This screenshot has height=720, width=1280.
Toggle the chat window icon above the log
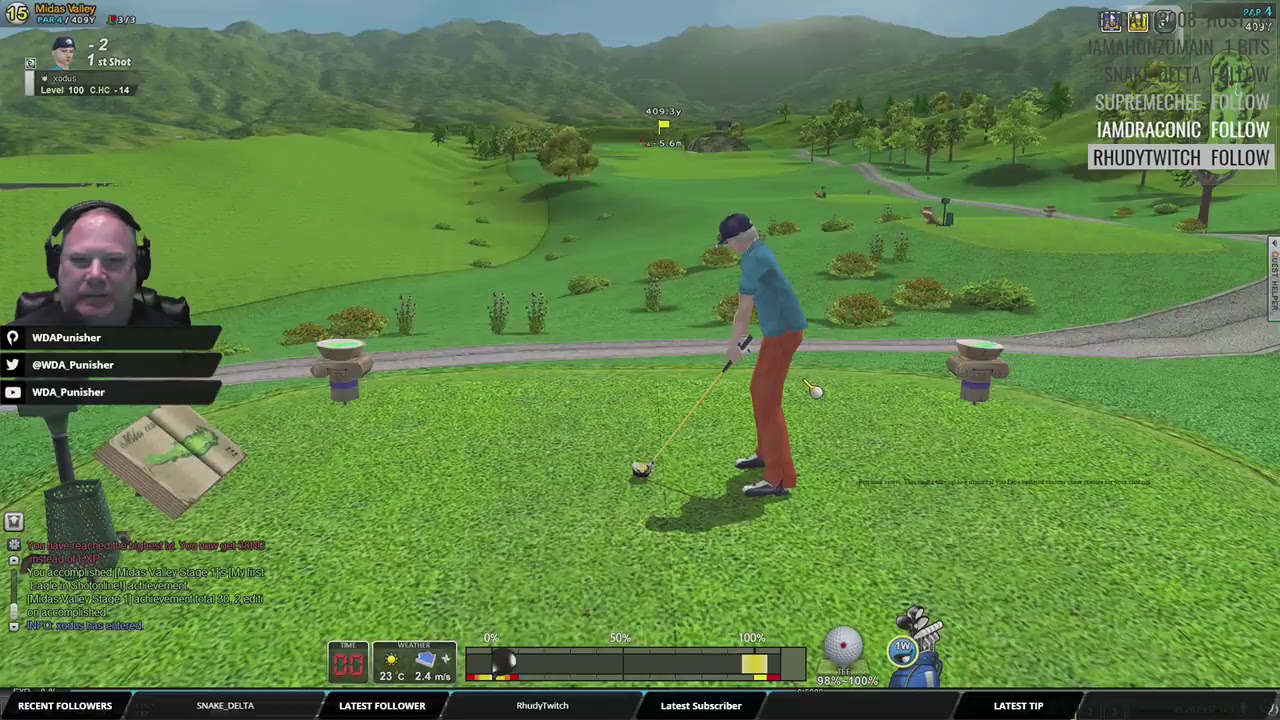point(13,522)
